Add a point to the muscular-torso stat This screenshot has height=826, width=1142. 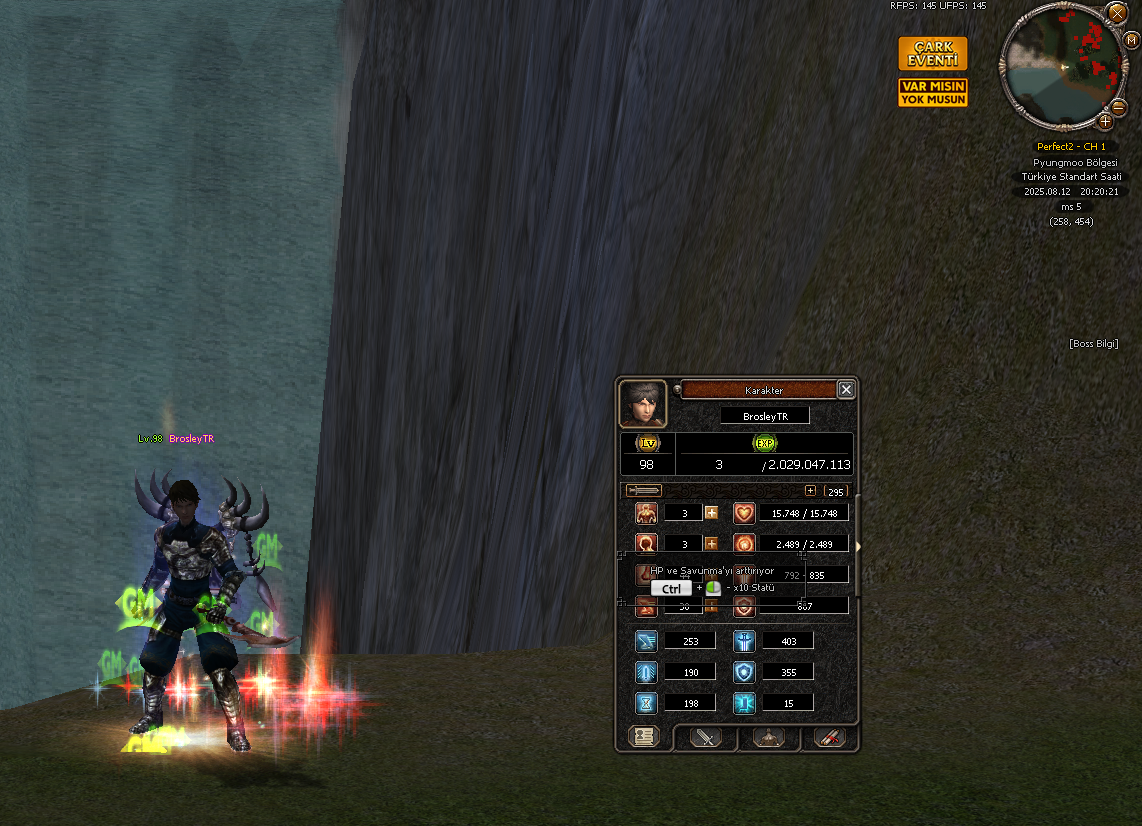tap(712, 513)
